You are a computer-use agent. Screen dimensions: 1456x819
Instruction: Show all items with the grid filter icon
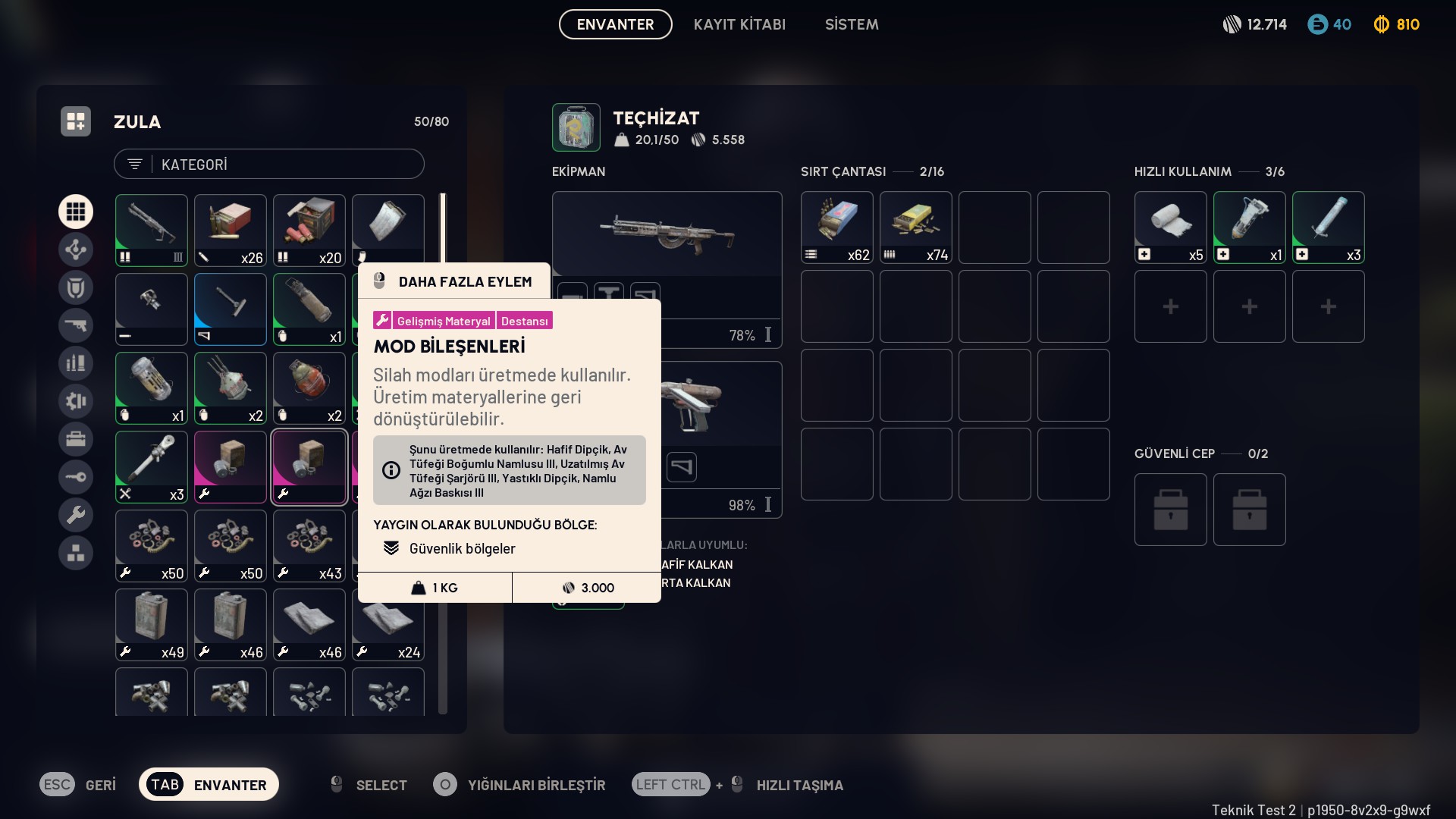pyautogui.click(x=76, y=212)
